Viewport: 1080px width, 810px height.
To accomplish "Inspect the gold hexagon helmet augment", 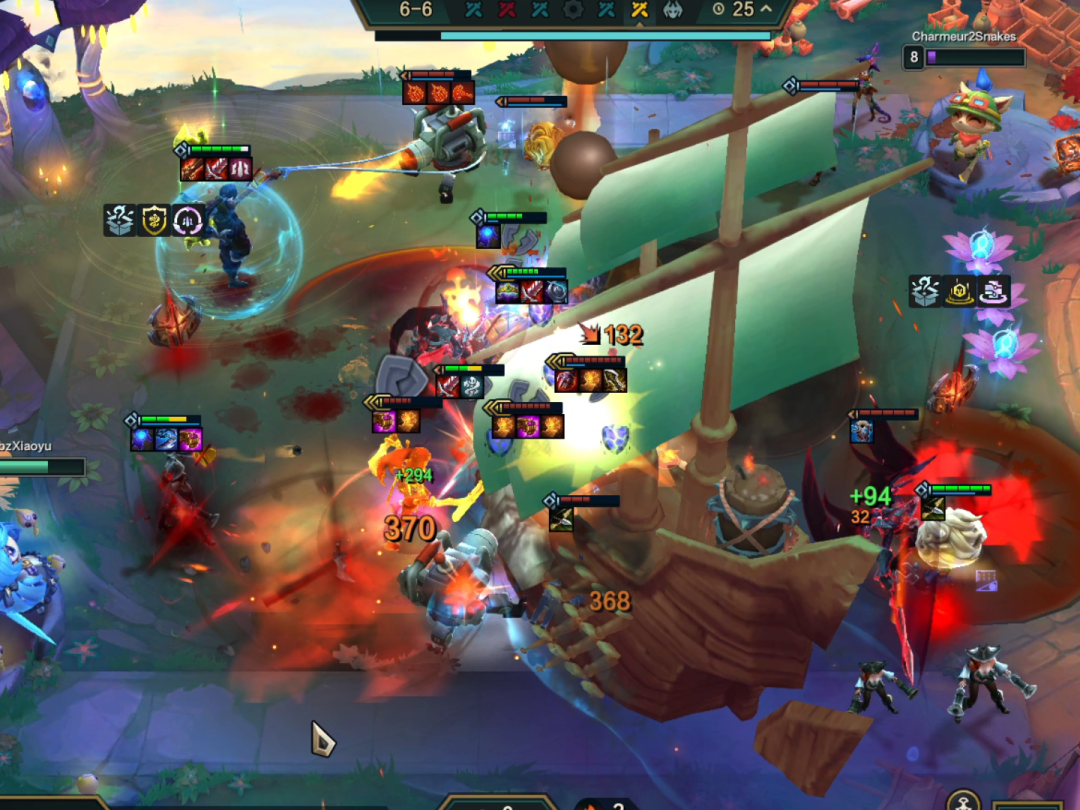I will click(x=960, y=291).
